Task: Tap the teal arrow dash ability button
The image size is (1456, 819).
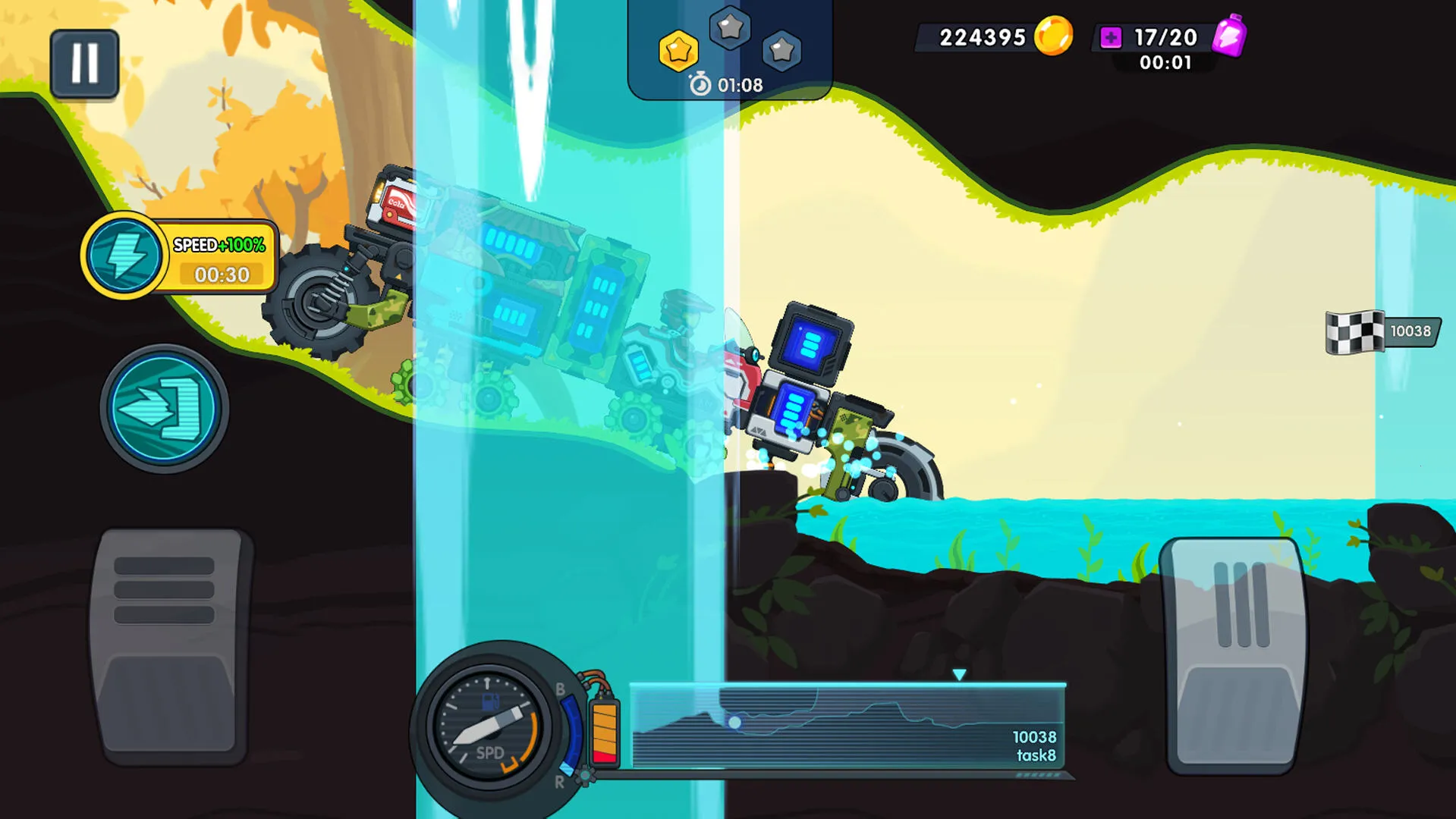Action: click(164, 409)
